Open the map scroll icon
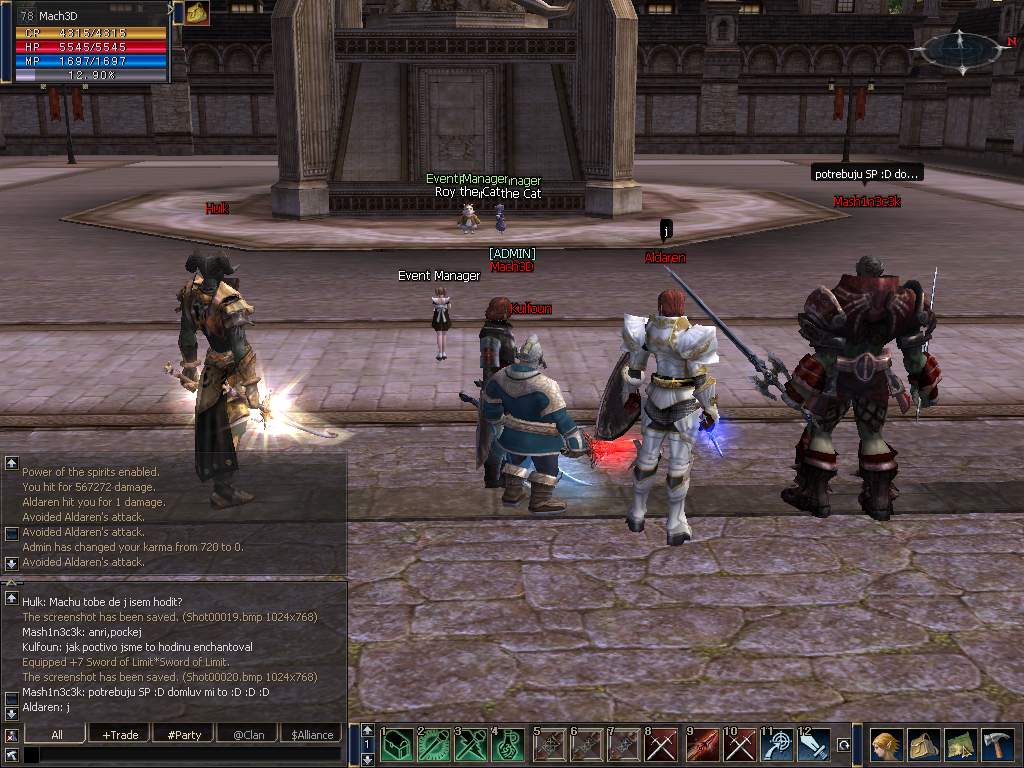 (x=960, y=745)
